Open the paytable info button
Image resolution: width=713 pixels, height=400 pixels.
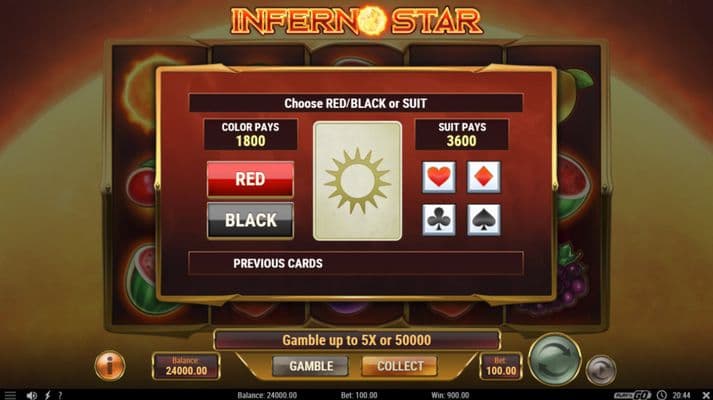110,365
